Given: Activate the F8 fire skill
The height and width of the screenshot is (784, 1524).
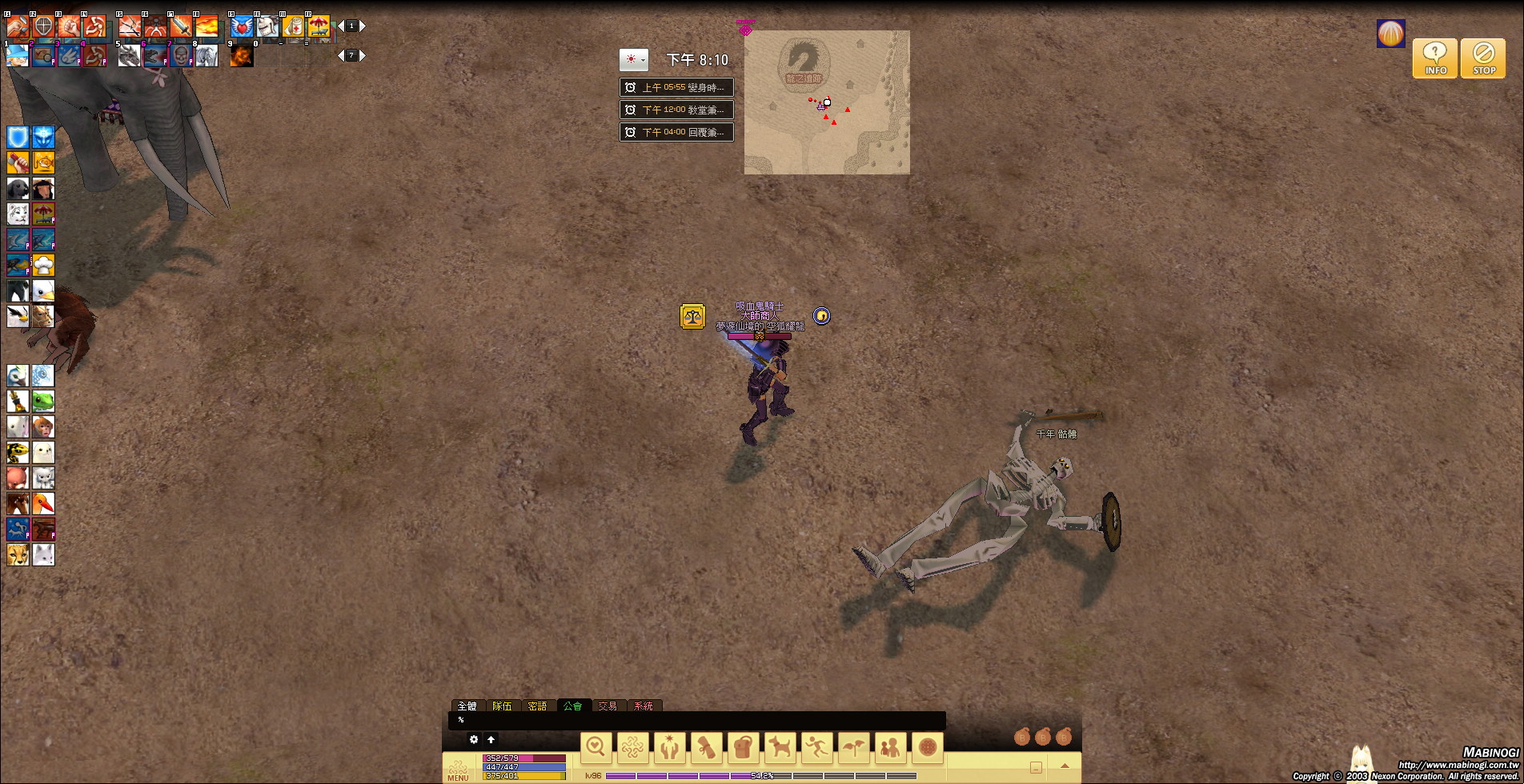Looking at the screenshot, I should [x=207, y=26].
